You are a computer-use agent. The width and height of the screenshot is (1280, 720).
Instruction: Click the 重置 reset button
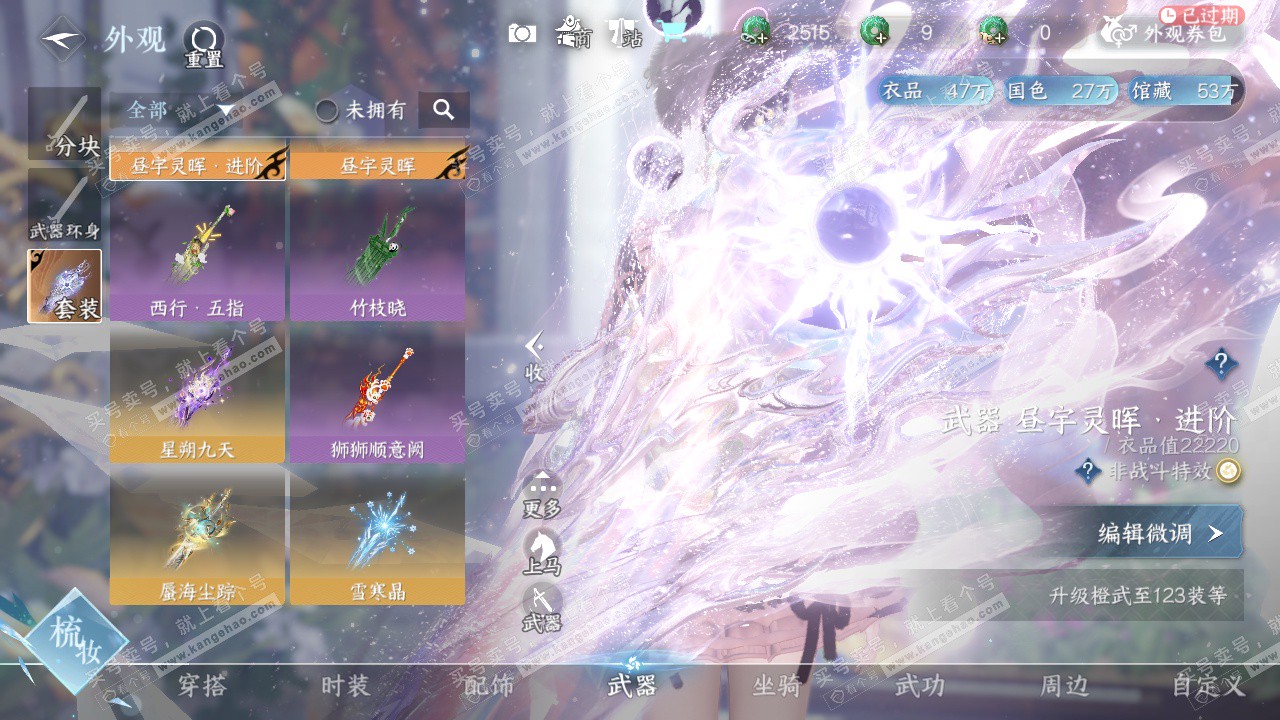(204, 45)
